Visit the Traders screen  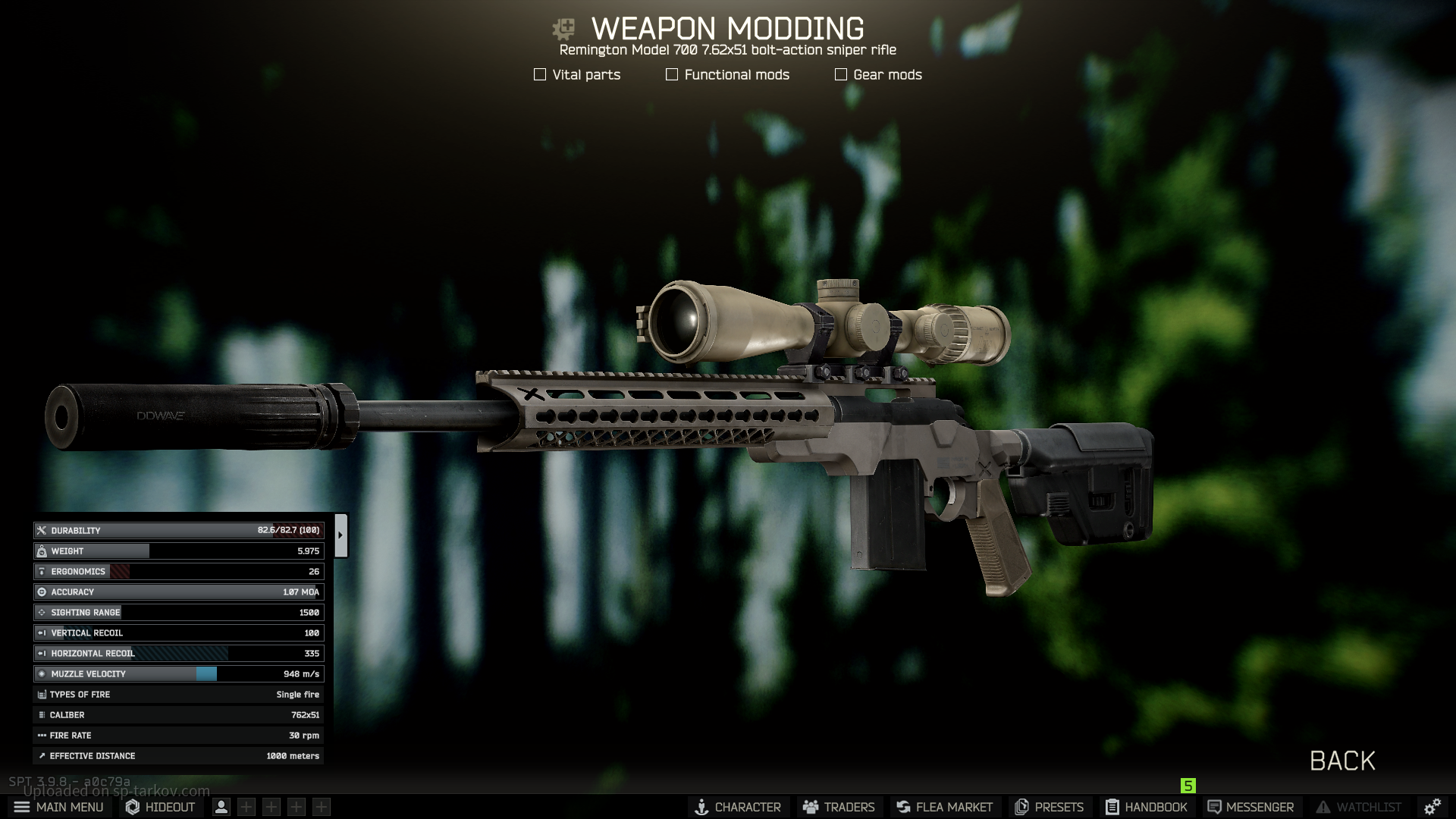[839, 807]
